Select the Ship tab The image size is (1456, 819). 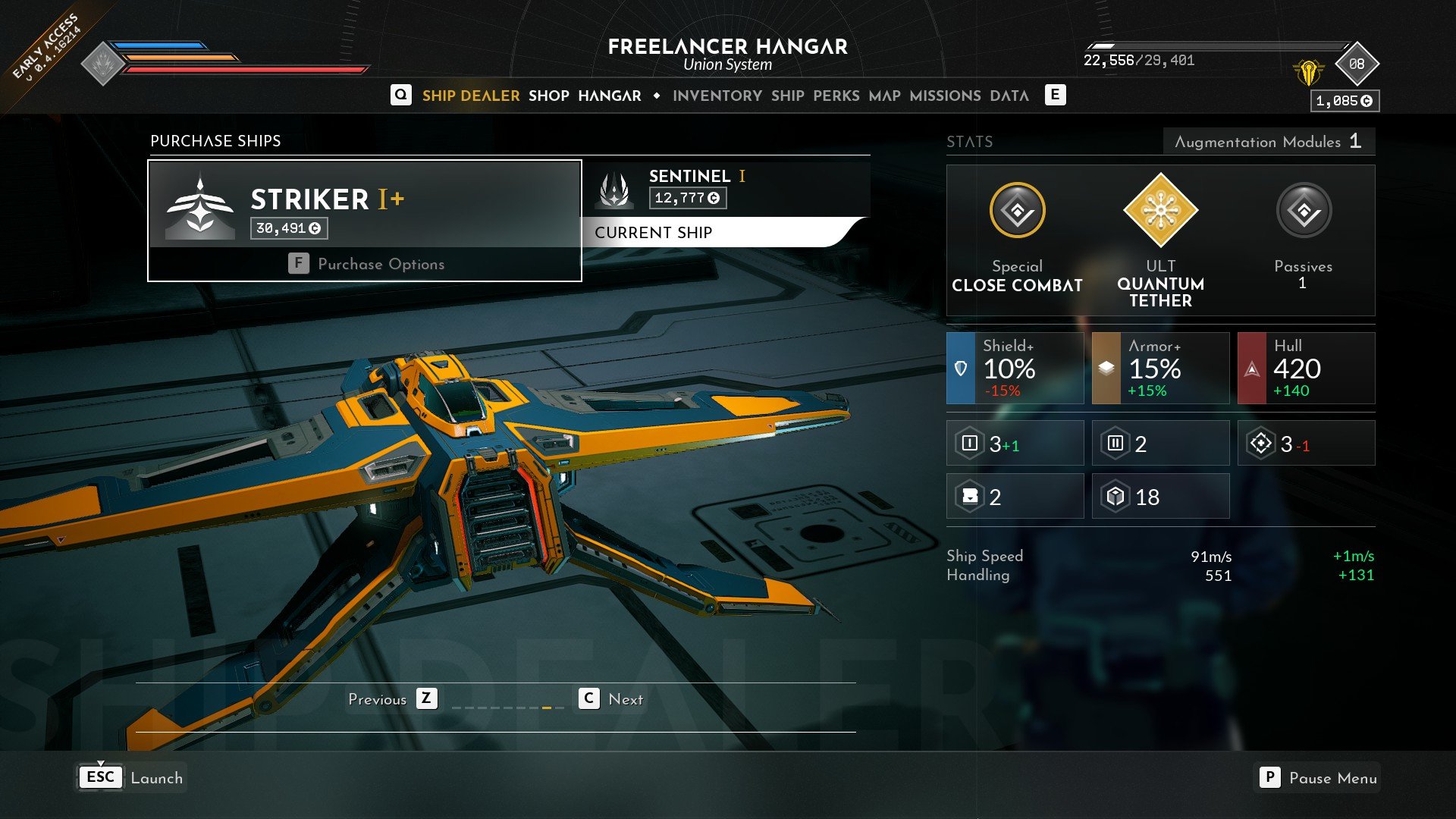click(x=787, y=96)
